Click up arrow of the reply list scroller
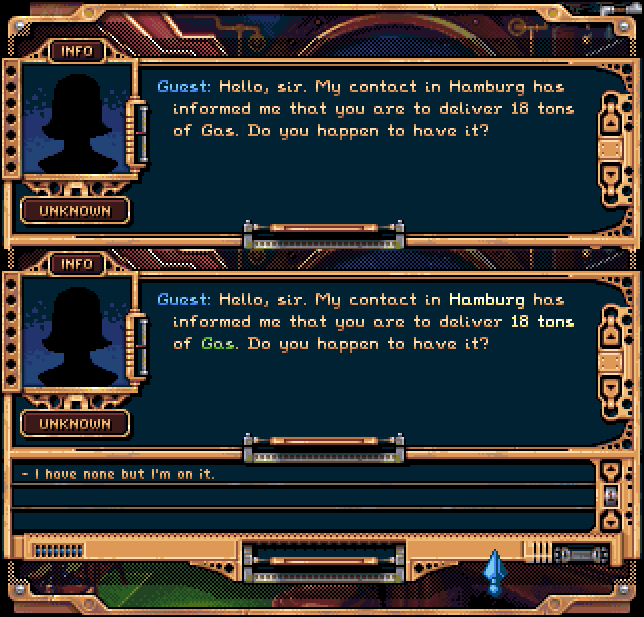Image resolution: width=644 pixels, height=617 pixels. [610, 470]
